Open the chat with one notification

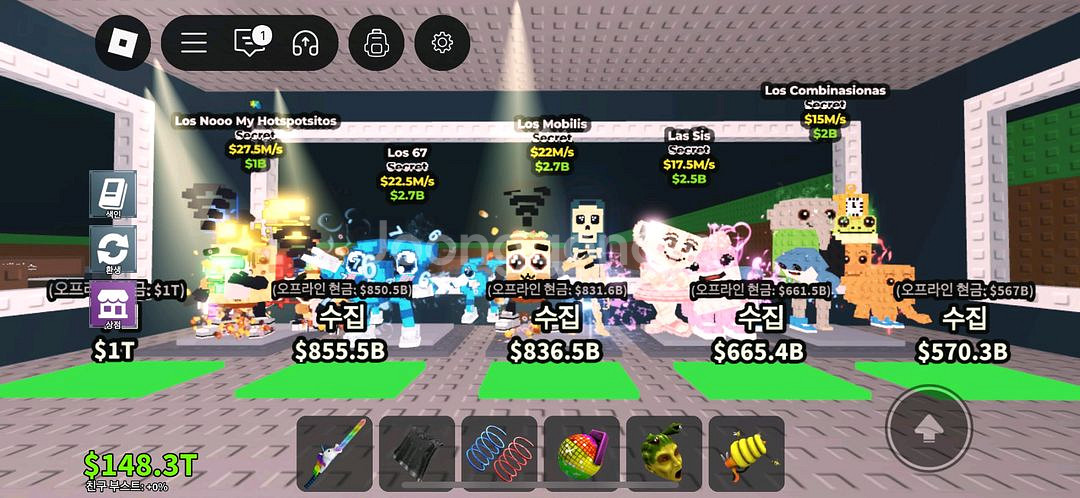250,42
